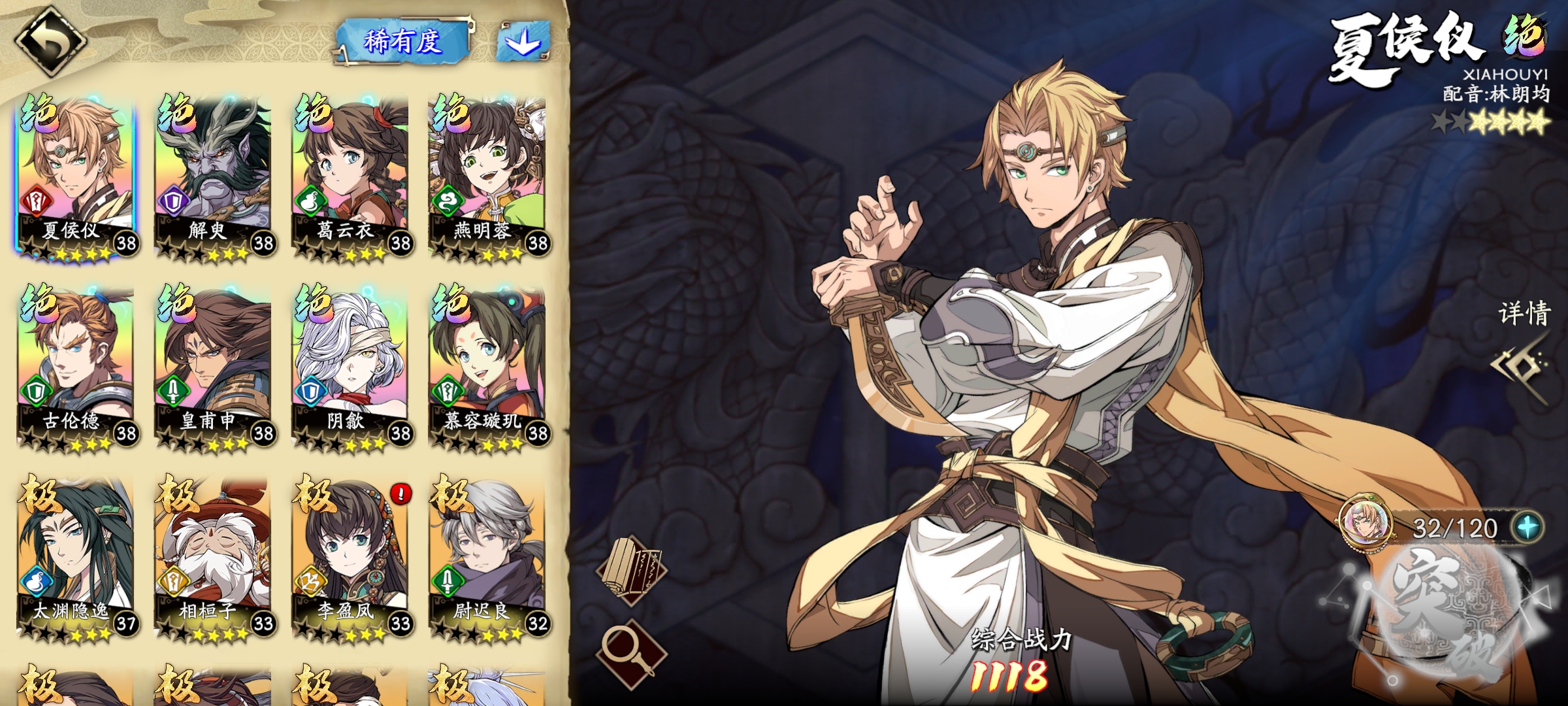Pick the 阴歆 character card
This screenshot has height=706, width=1568.
pyautogui.click(x=350, y=367)
